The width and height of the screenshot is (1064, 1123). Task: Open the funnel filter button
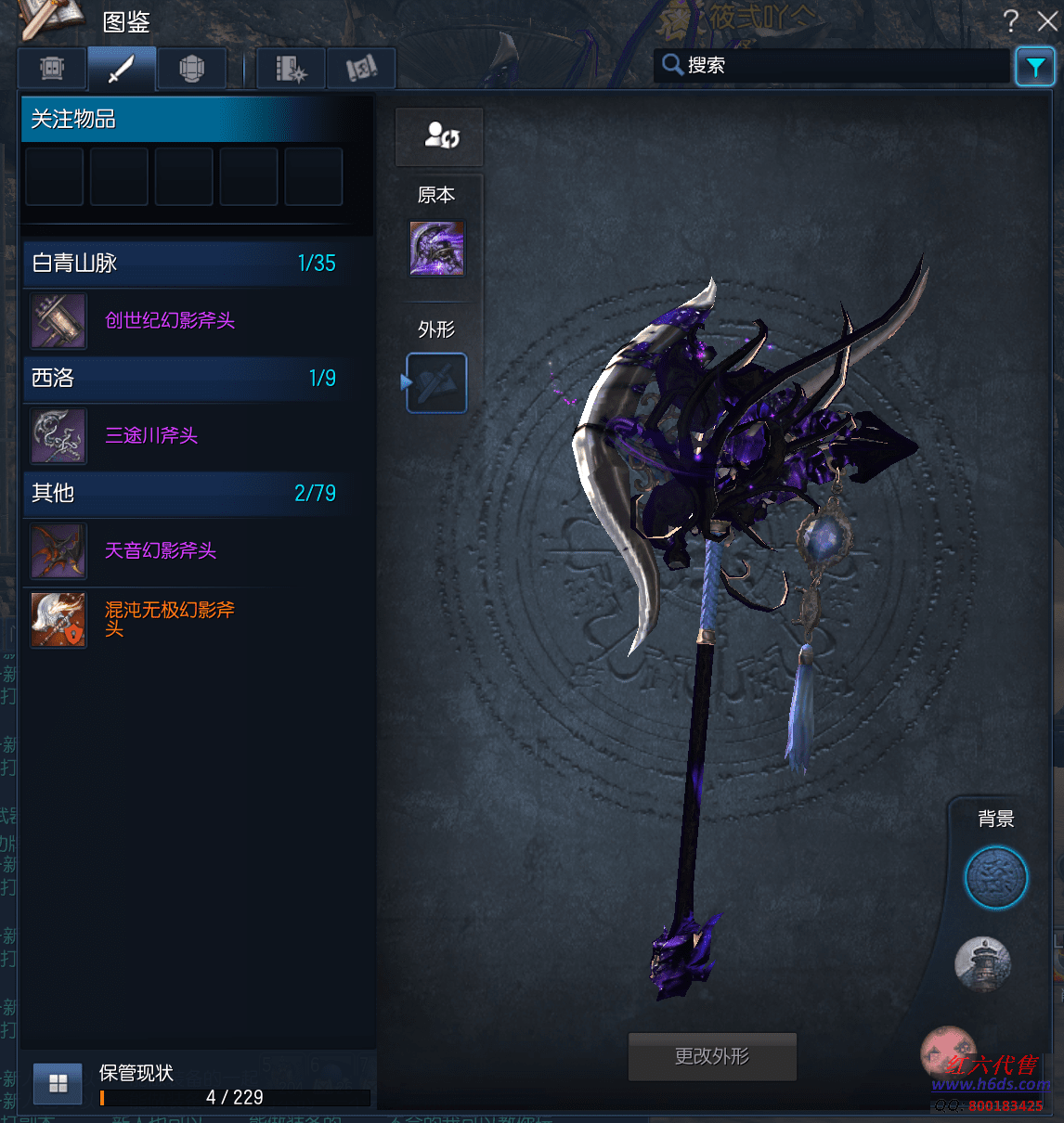pos(1034,67)
